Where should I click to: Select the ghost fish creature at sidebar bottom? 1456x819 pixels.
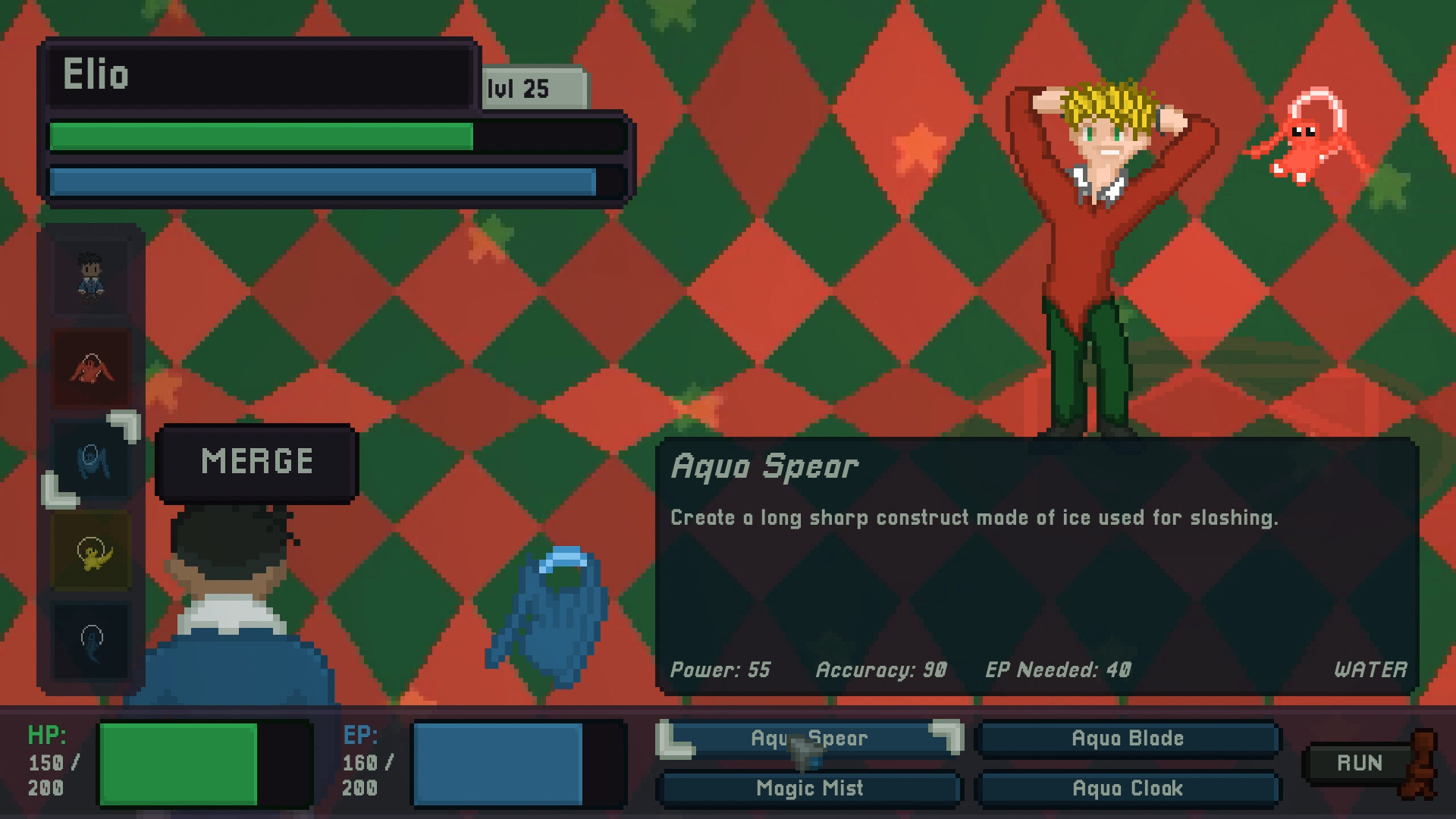click(91, 641)
